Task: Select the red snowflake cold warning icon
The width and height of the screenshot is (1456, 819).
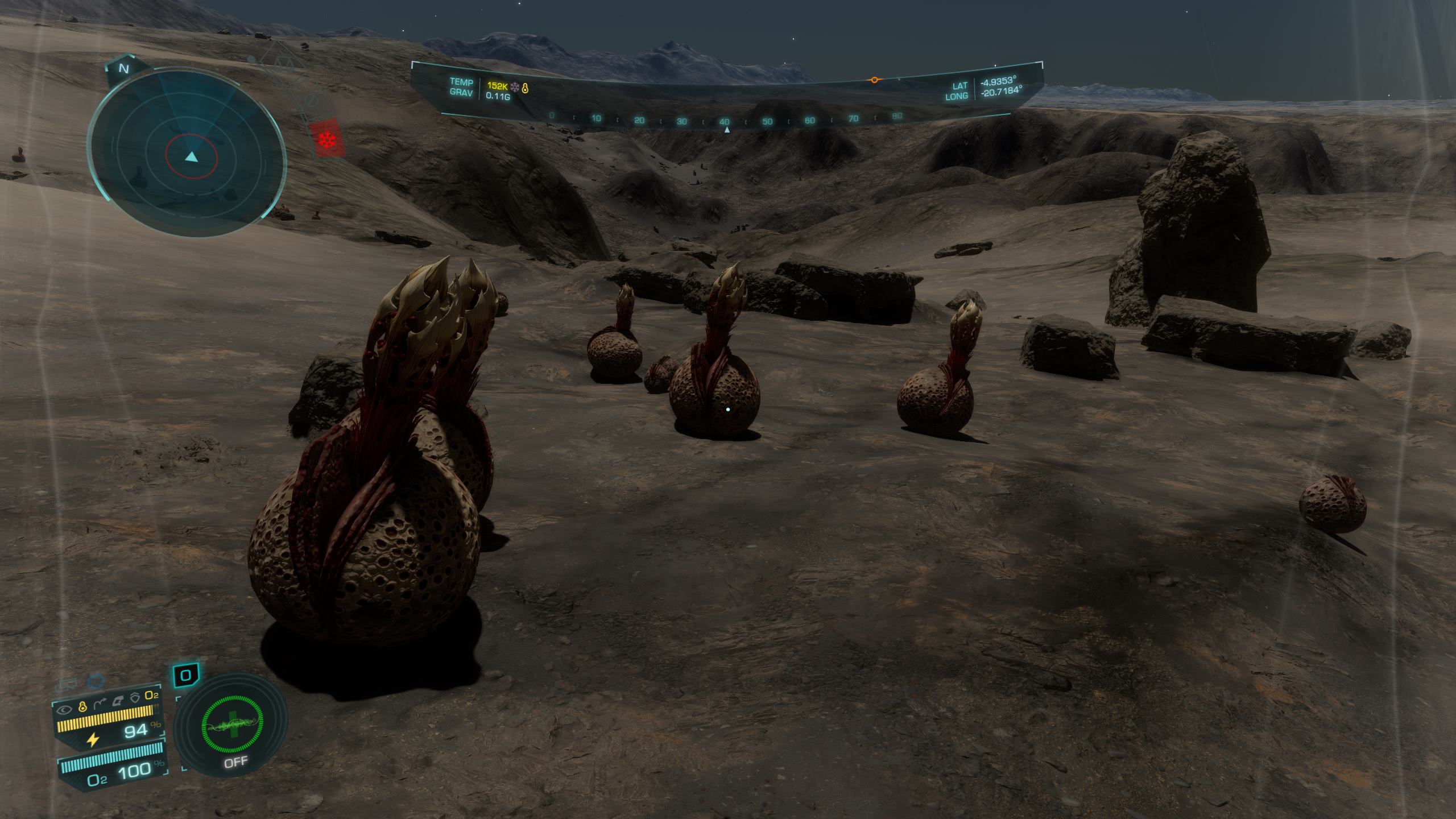Action: tap(327, 139)
